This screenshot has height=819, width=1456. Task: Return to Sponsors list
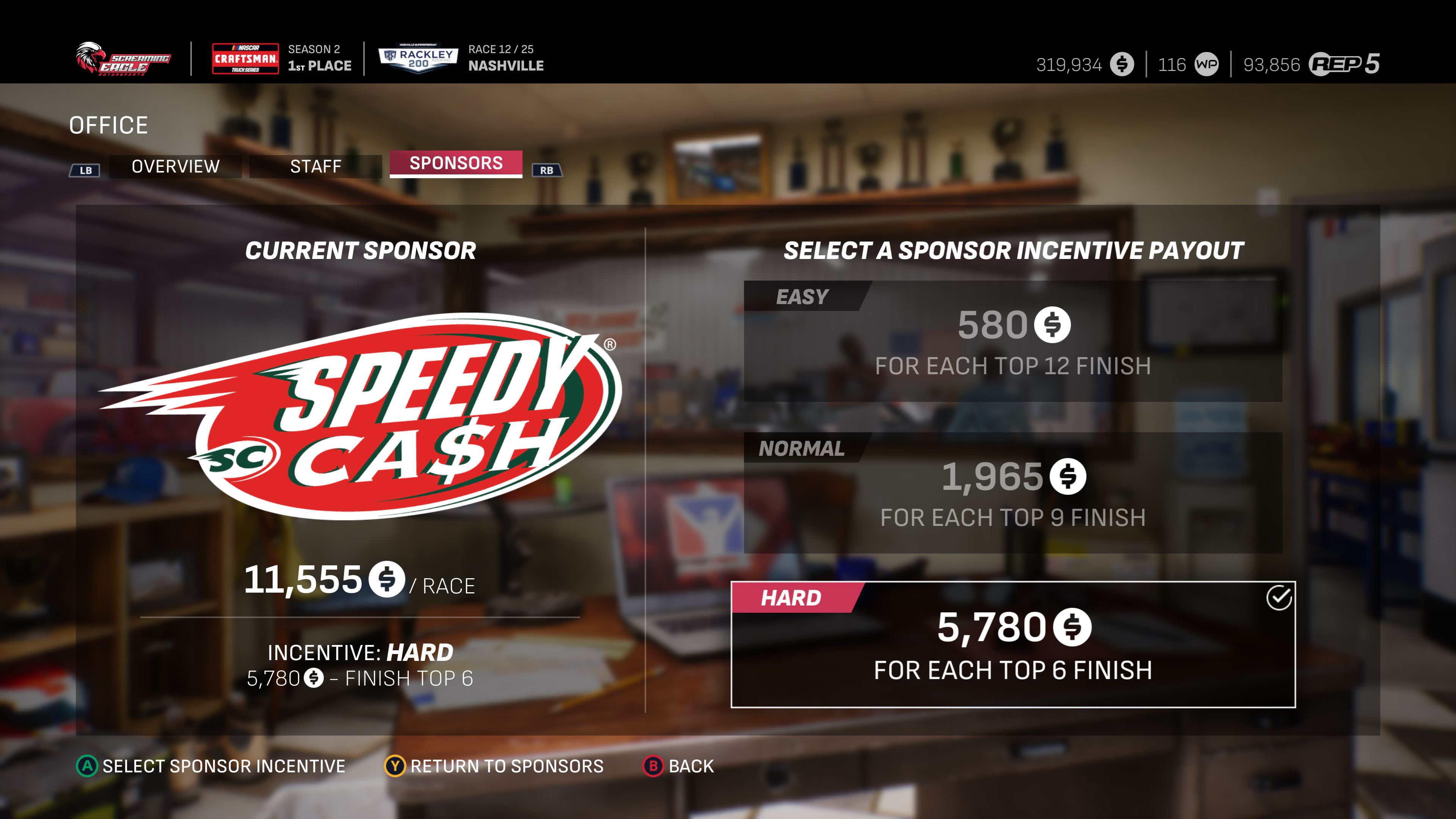point(494,766)
